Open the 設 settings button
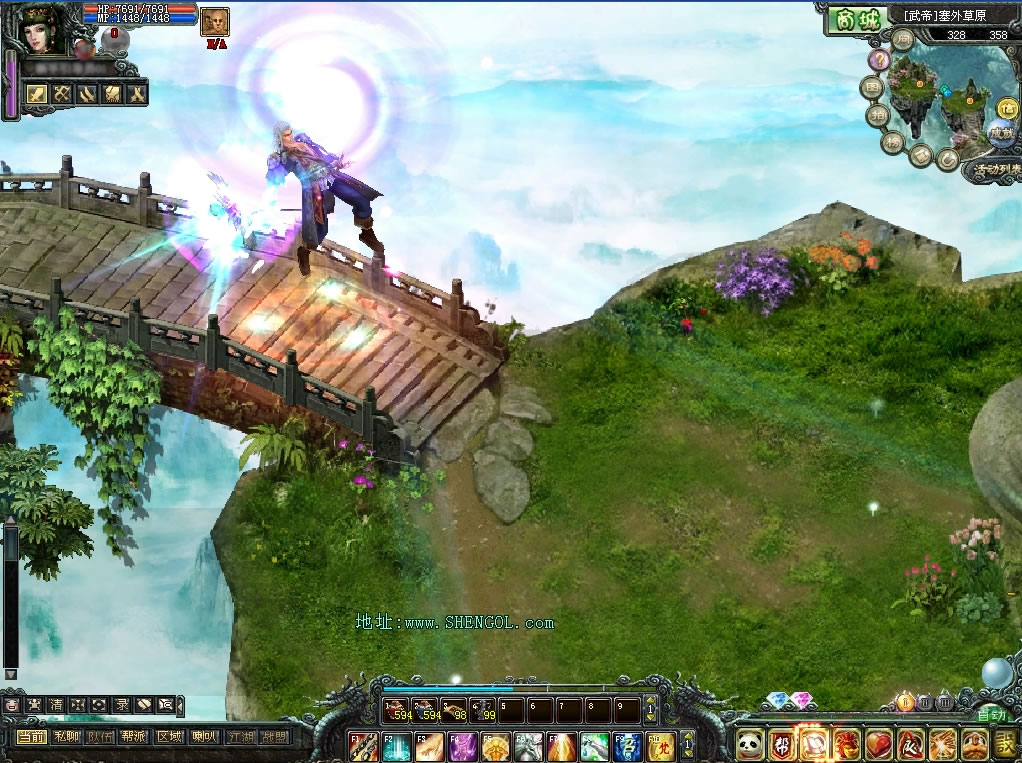Viewport: 1022px width, 763px height. pos(1004,744)
